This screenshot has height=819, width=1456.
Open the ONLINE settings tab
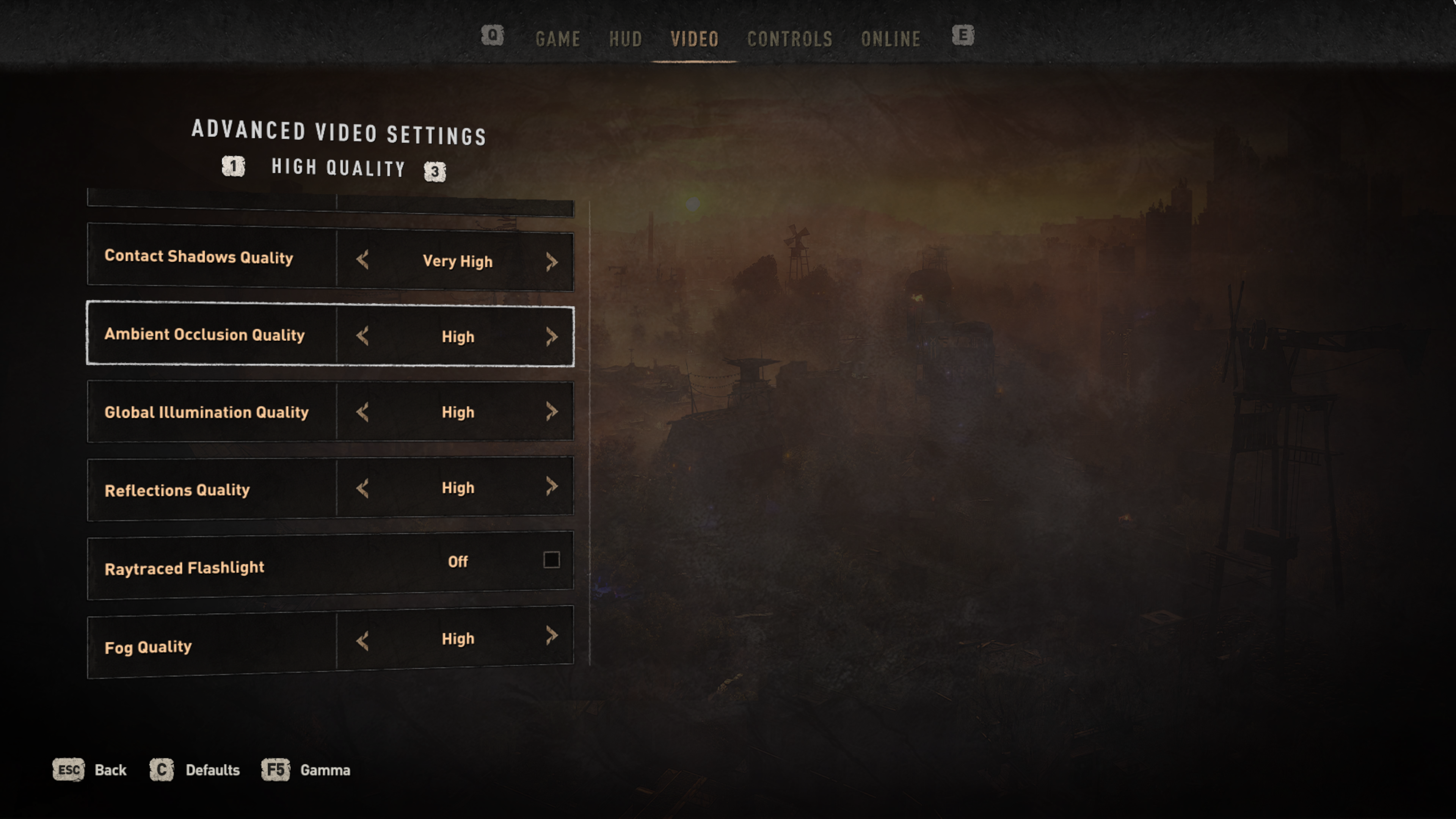coord(890,39)
